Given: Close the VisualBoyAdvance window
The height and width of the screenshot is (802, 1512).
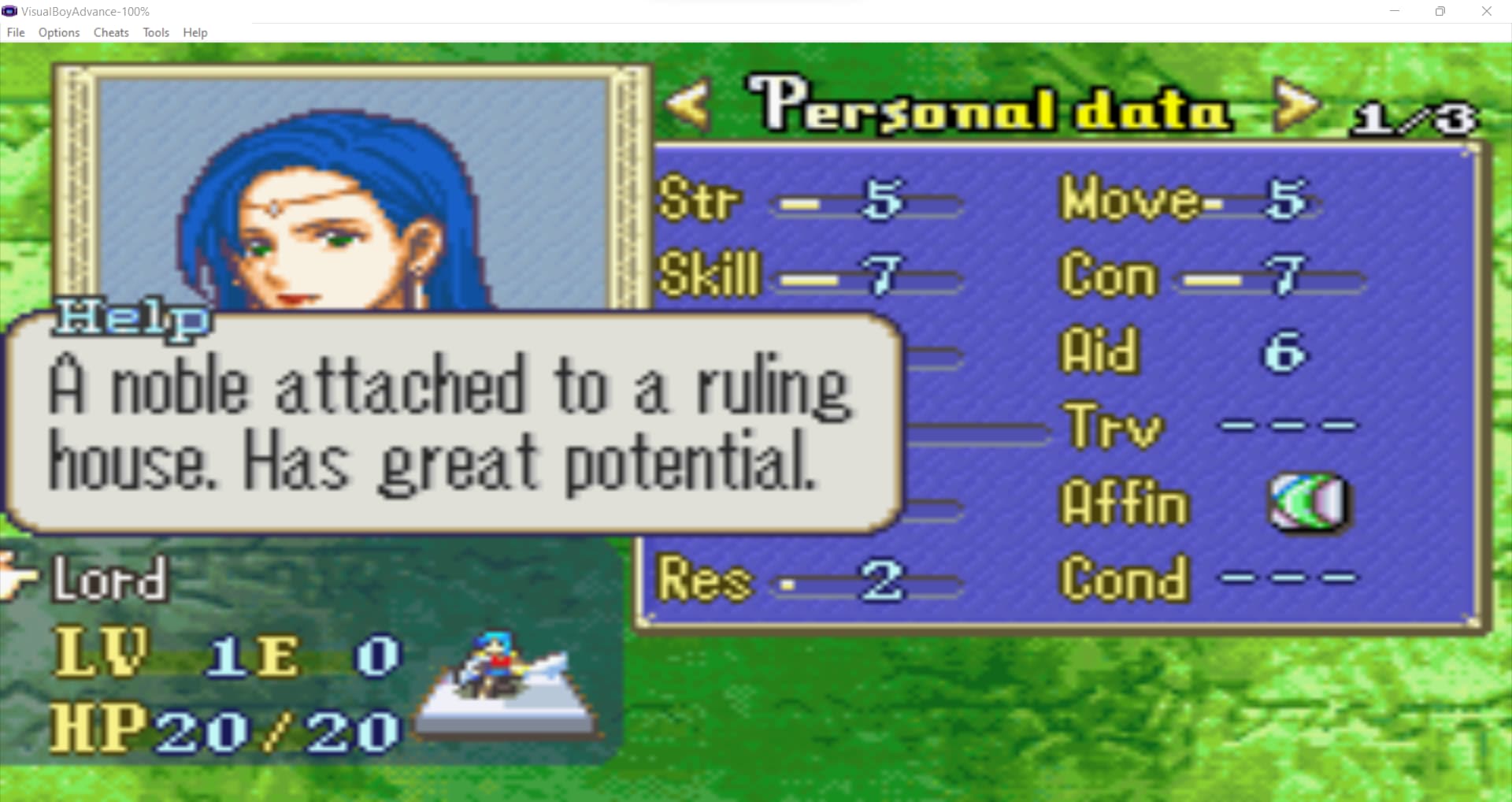Looking at the screenshot, I should click(1486, 11).
